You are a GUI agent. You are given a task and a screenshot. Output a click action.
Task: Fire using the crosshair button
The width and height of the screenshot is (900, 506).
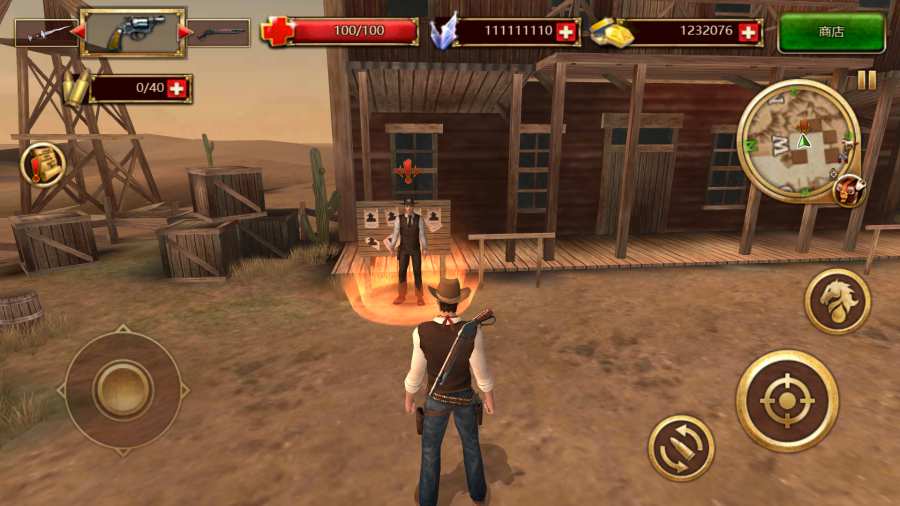tap(787, 401)
